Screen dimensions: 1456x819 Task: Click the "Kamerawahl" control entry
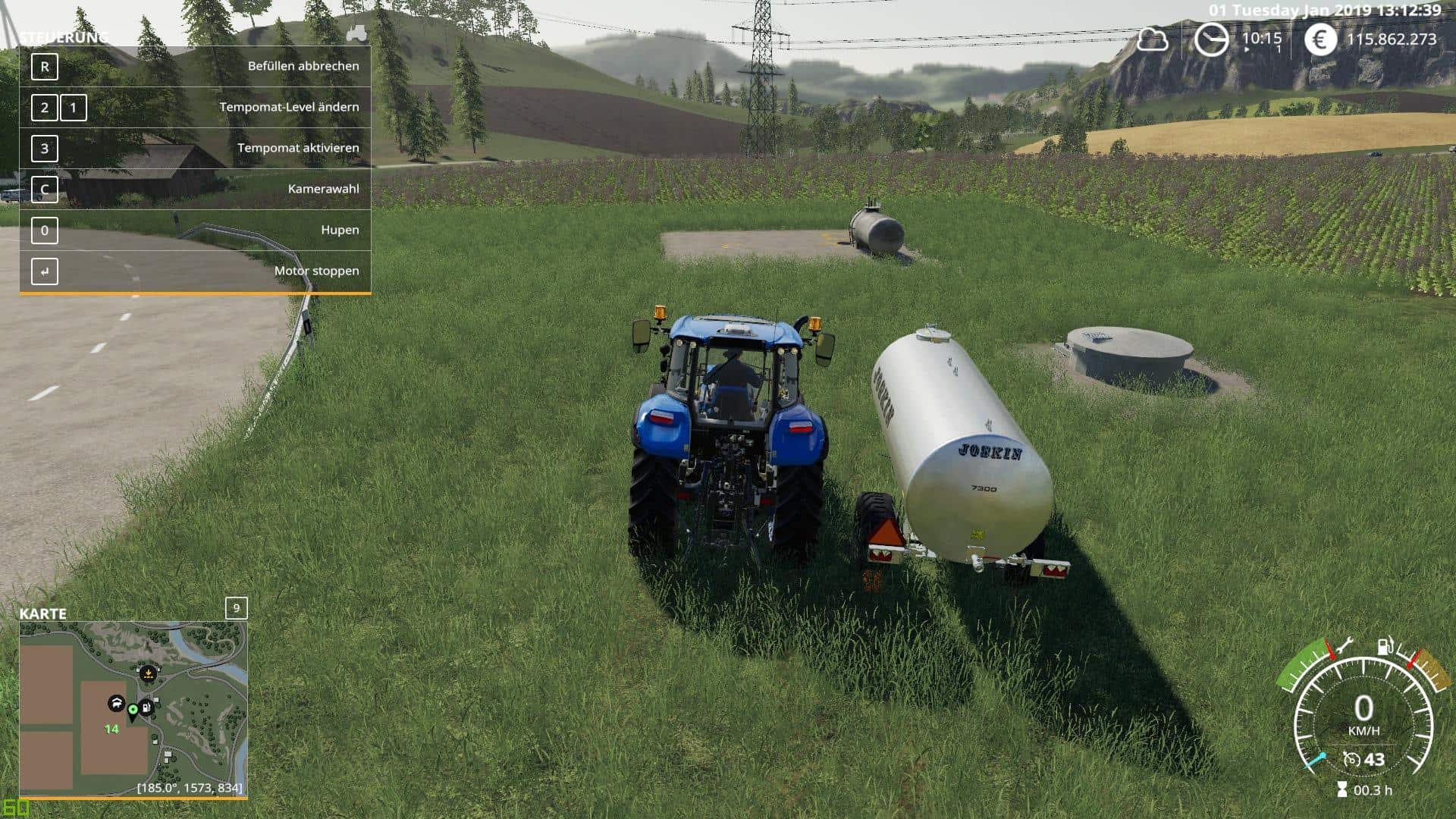(195, 189)
